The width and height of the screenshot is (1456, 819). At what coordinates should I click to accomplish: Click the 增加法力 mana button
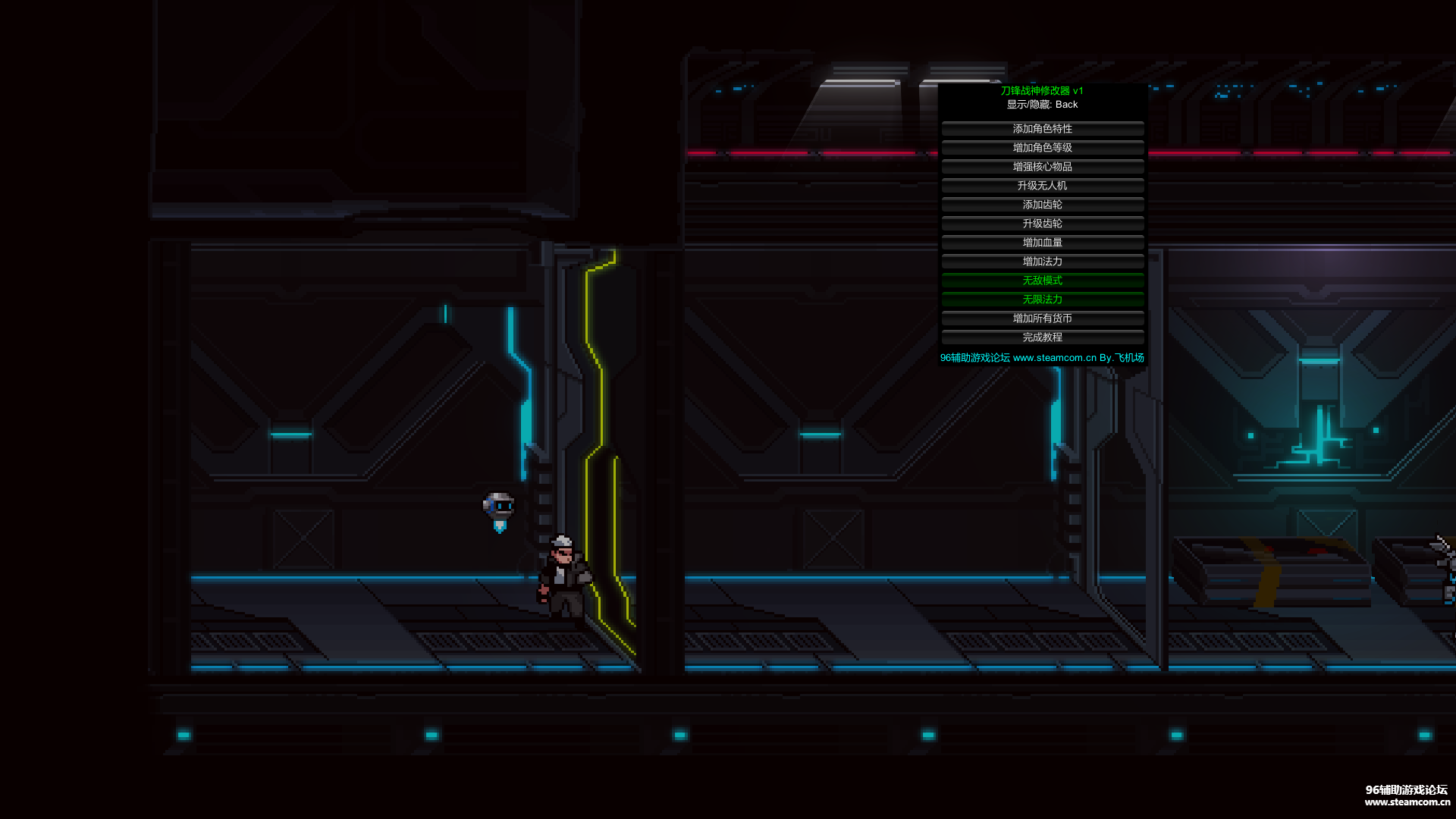pyautogui.click(x=1042, y=262)
